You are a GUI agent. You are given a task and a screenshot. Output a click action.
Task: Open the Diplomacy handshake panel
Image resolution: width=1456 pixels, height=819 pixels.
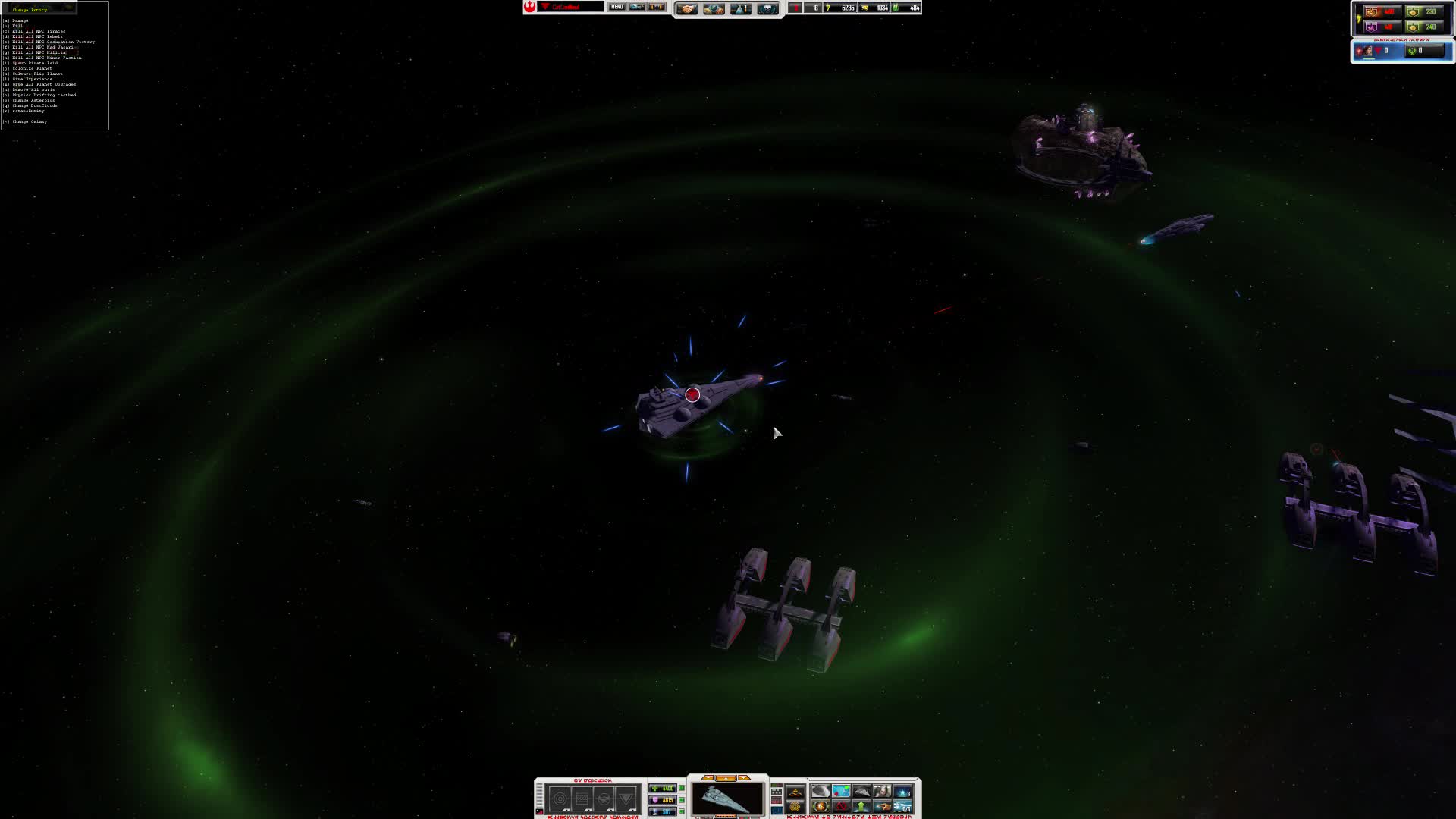click(x=686, y=8)
